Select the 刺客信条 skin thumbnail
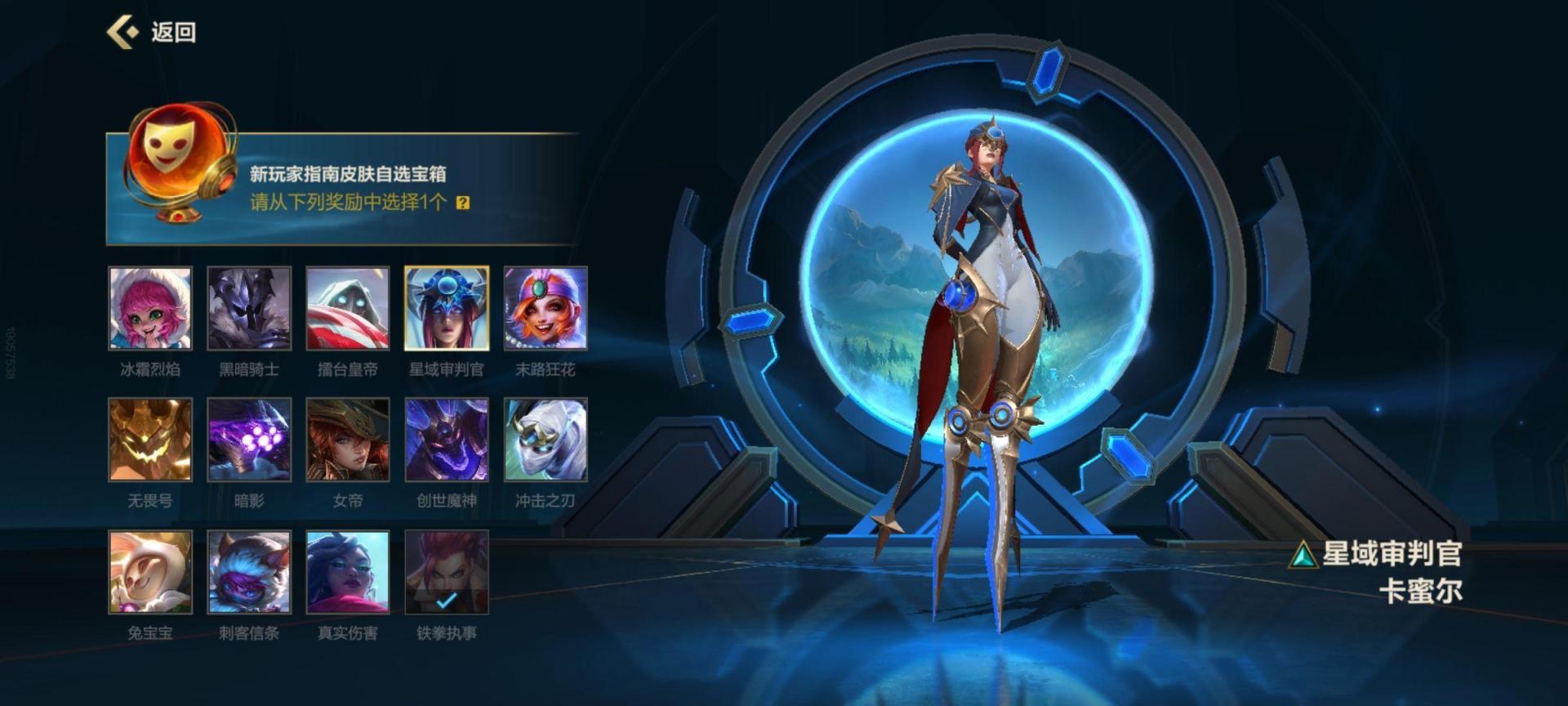This screenshot has height=706, width=1568. pyautogui.click(x=249, y=572)
